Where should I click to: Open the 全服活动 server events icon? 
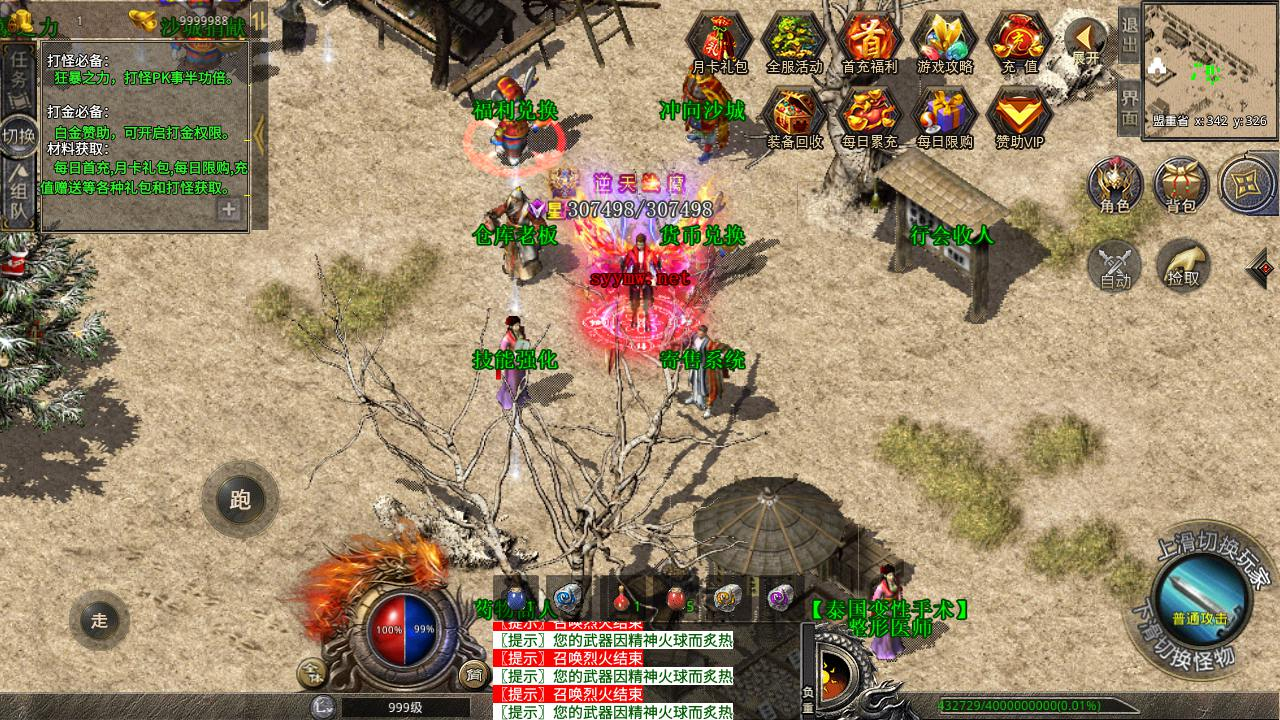pos(794,42)
